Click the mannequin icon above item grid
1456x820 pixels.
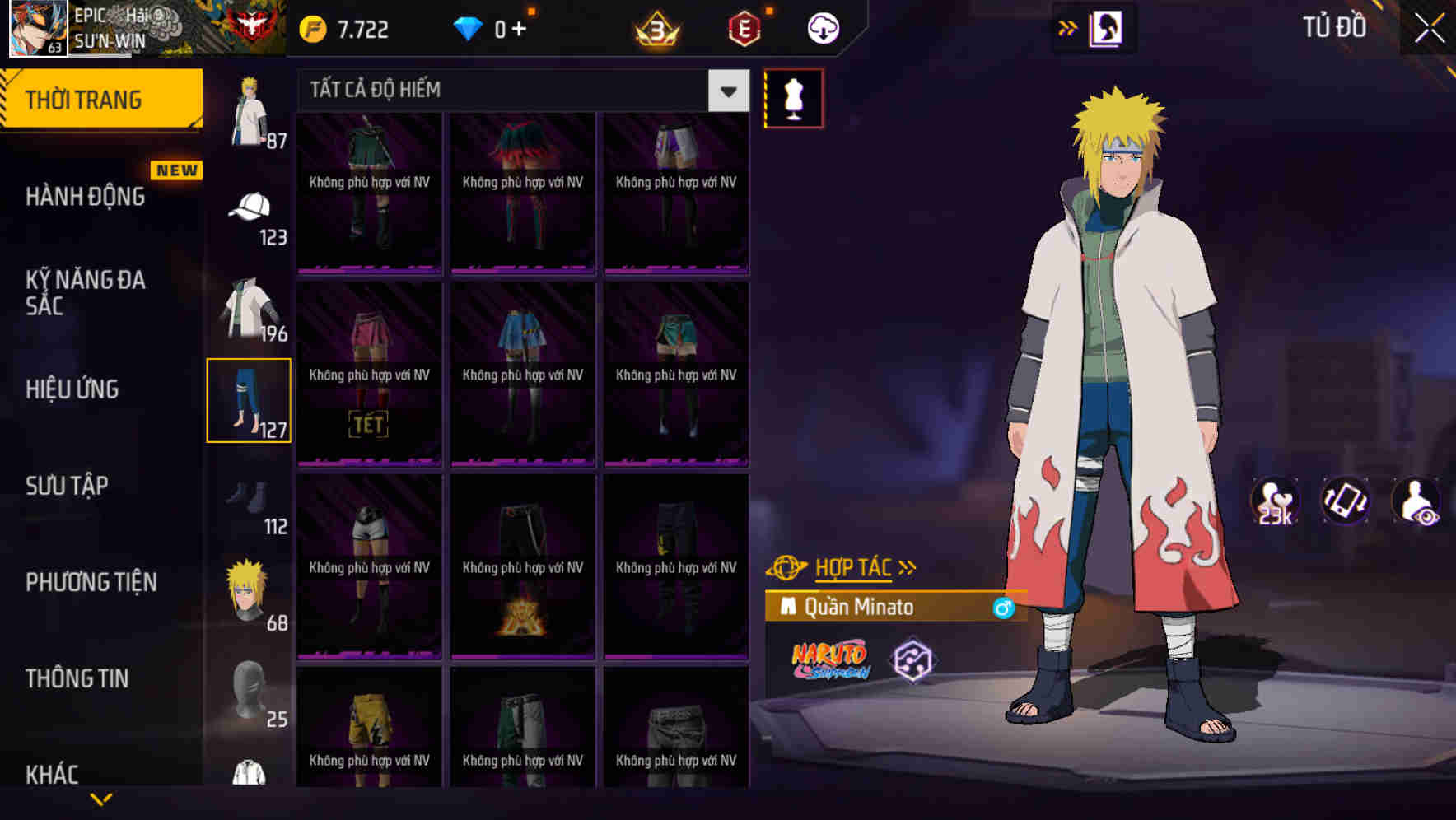pyautogui.click(x=793, y=98)
